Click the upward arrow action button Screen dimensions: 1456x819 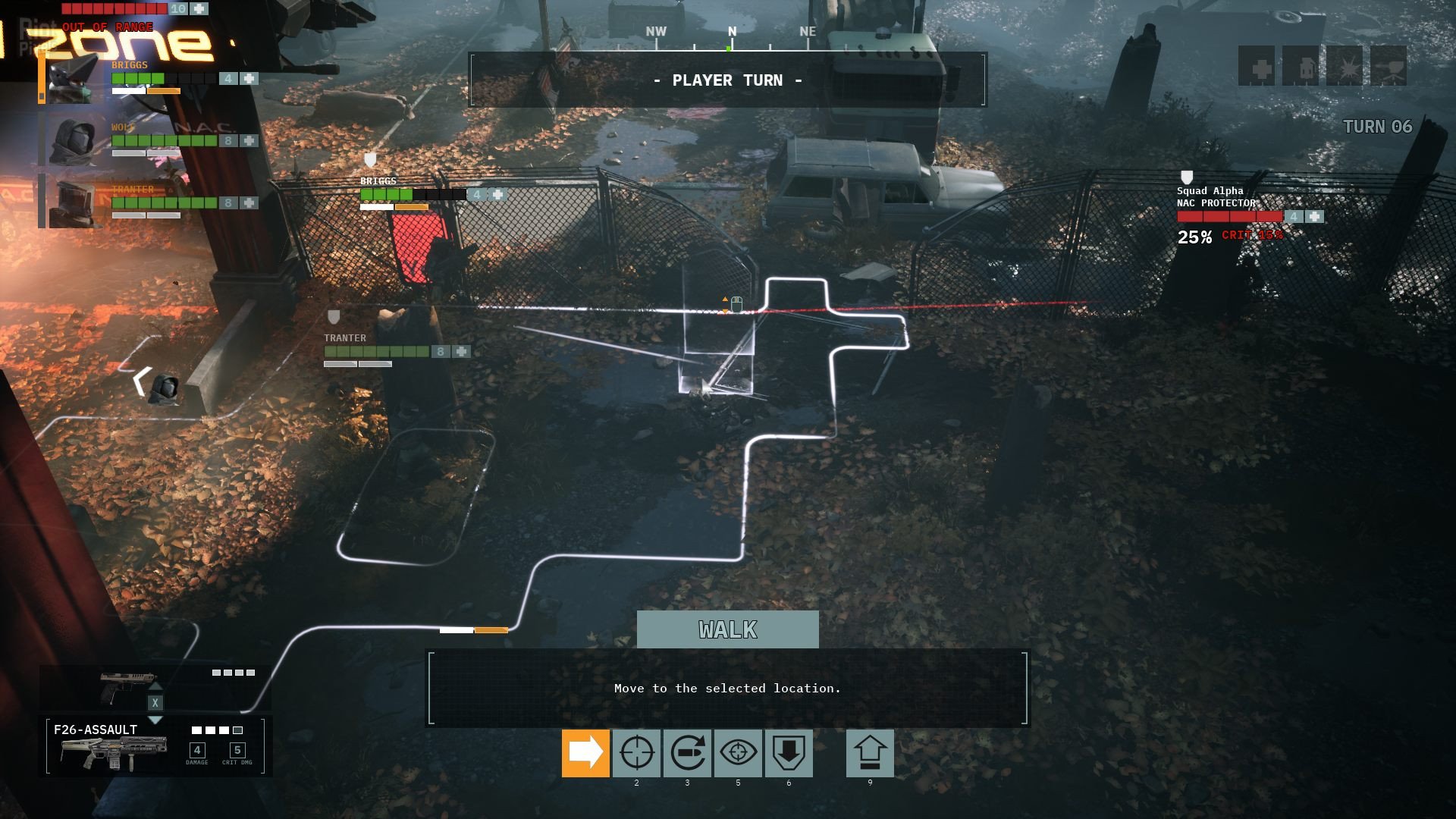870,753
